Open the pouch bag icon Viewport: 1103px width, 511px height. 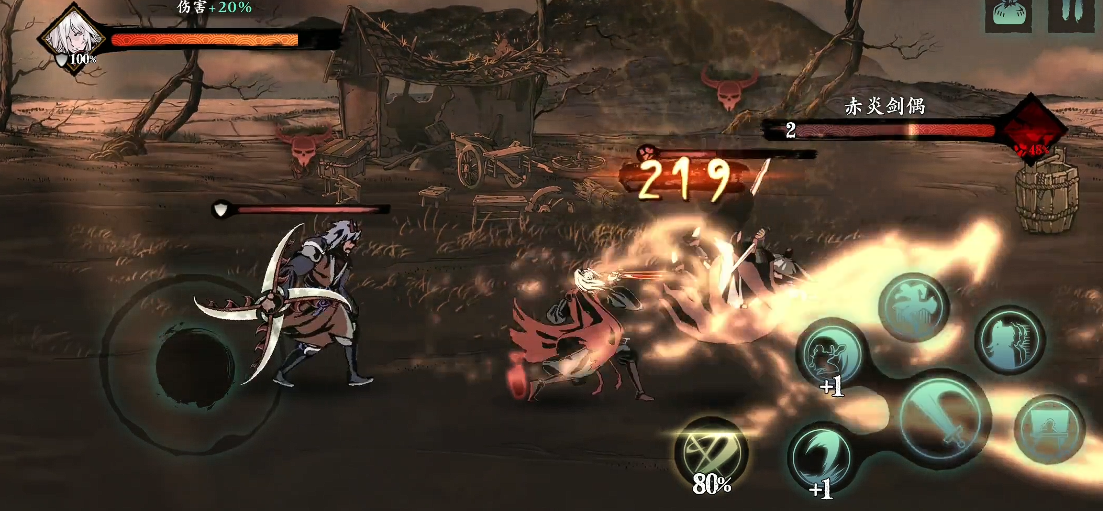[x=1008, y=14]
